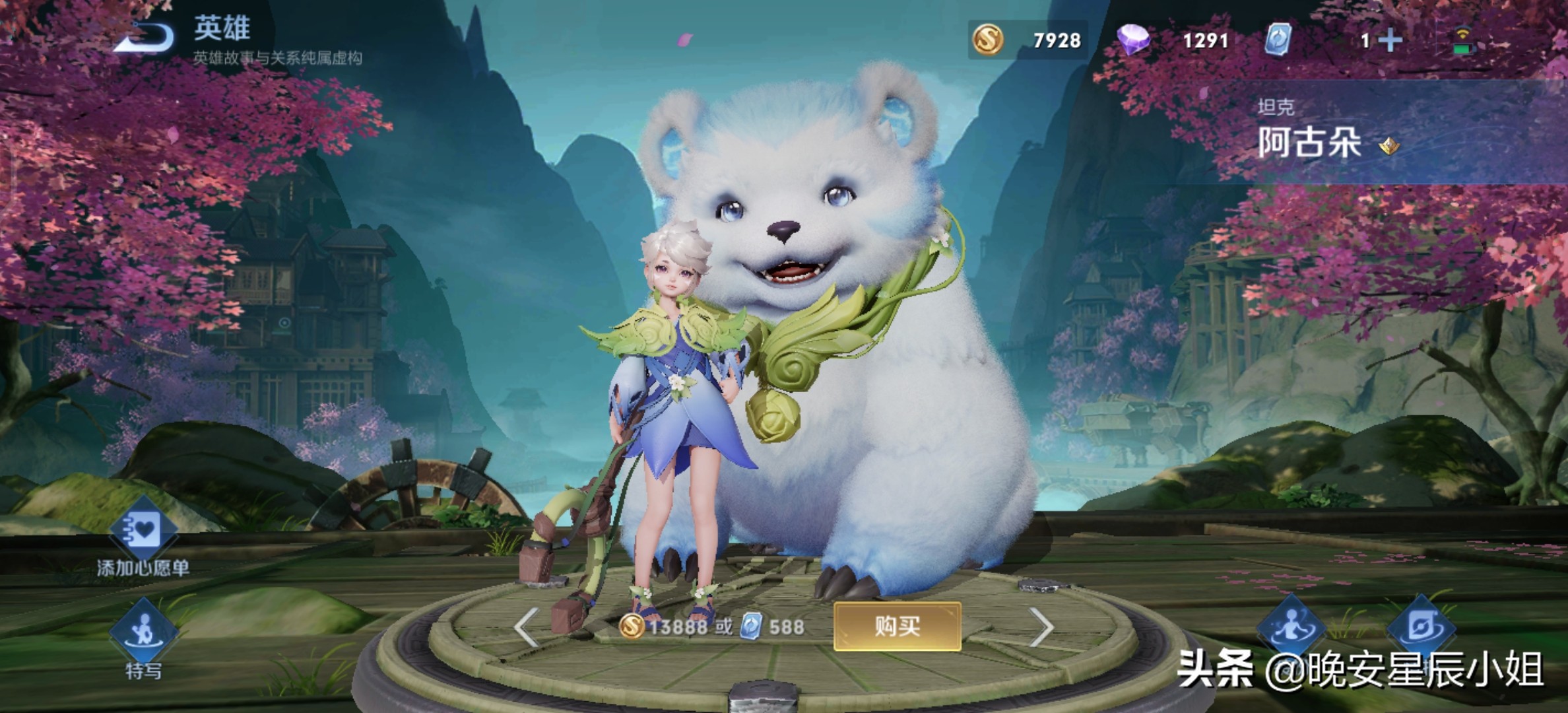Buy the hero with the 购买 button
This screenshot has height=713, width=1568.
coord(897,626)
